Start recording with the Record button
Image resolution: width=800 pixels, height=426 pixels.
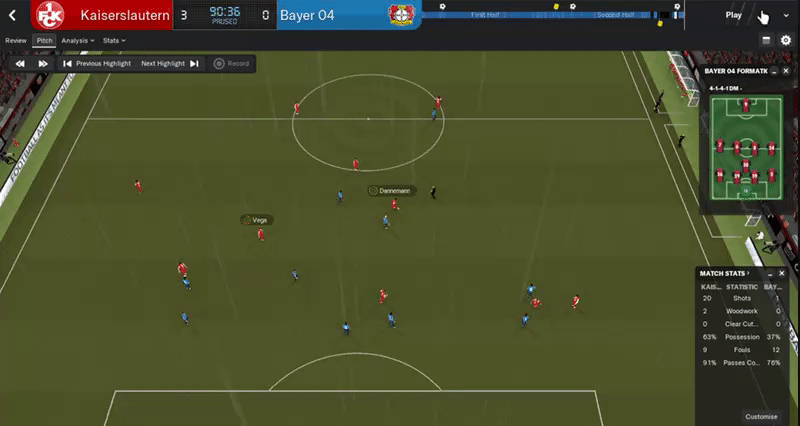pos(232,64)
